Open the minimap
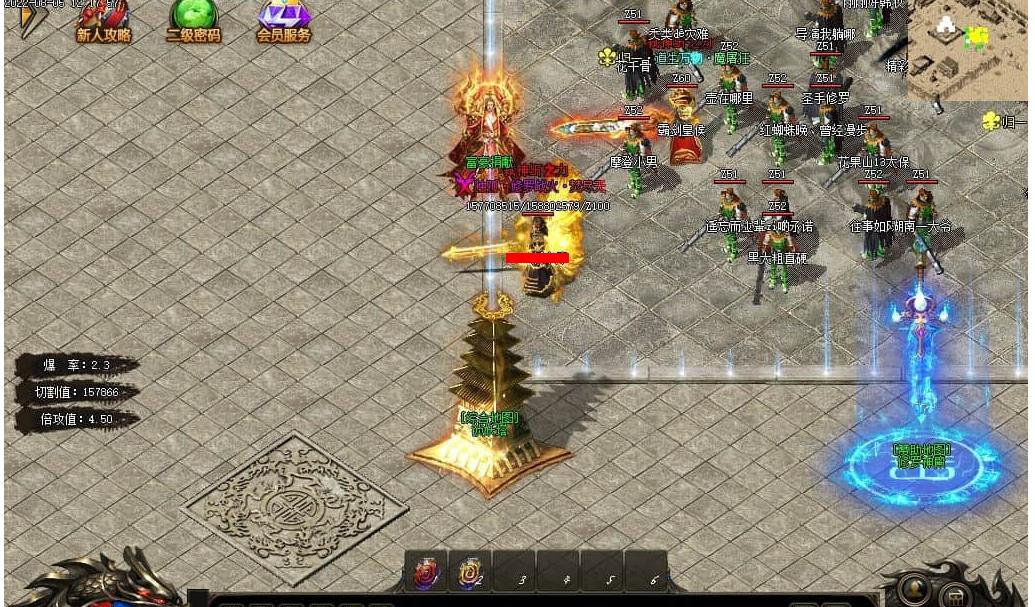This screenshot has height=607, width=1035. [966, 48]
